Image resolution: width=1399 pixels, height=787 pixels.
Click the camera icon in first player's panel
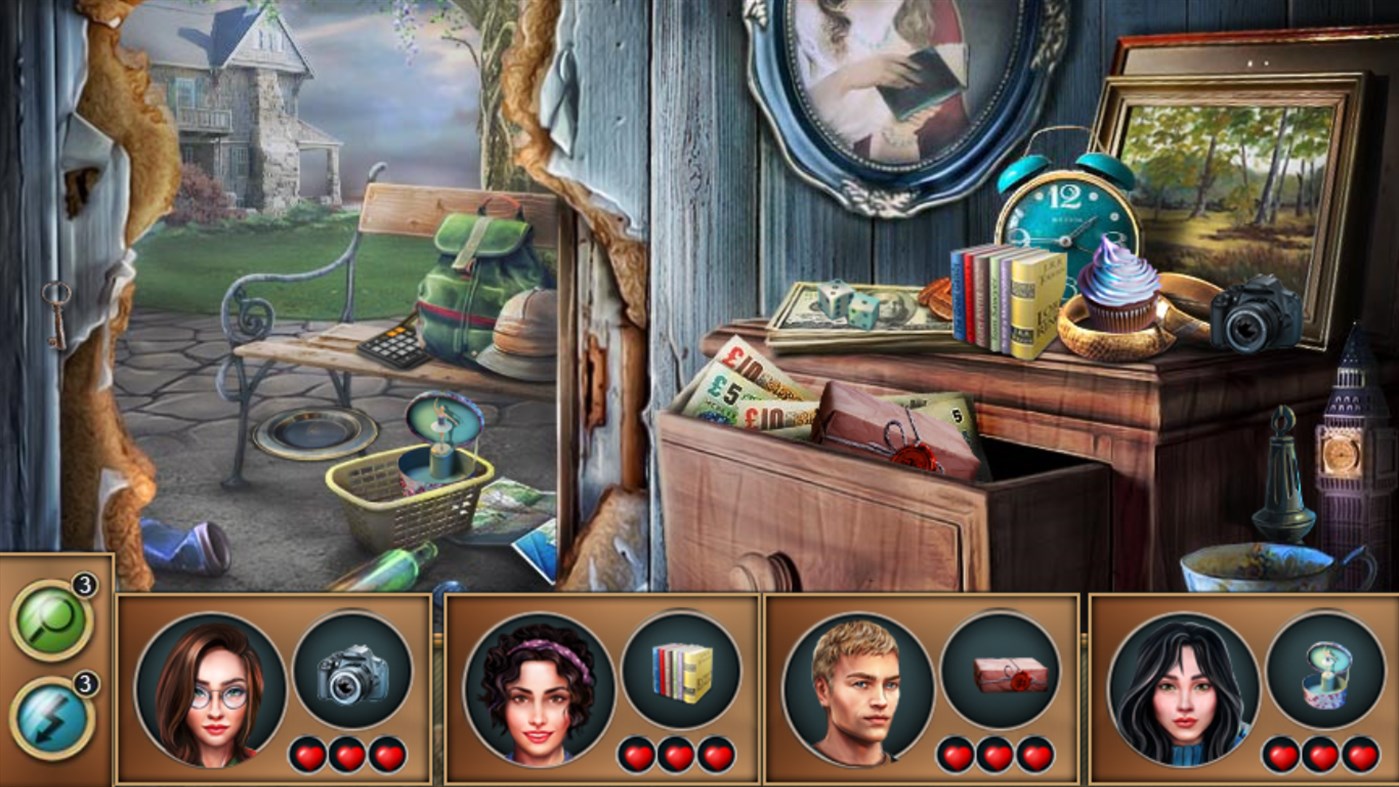pos(357,669)
